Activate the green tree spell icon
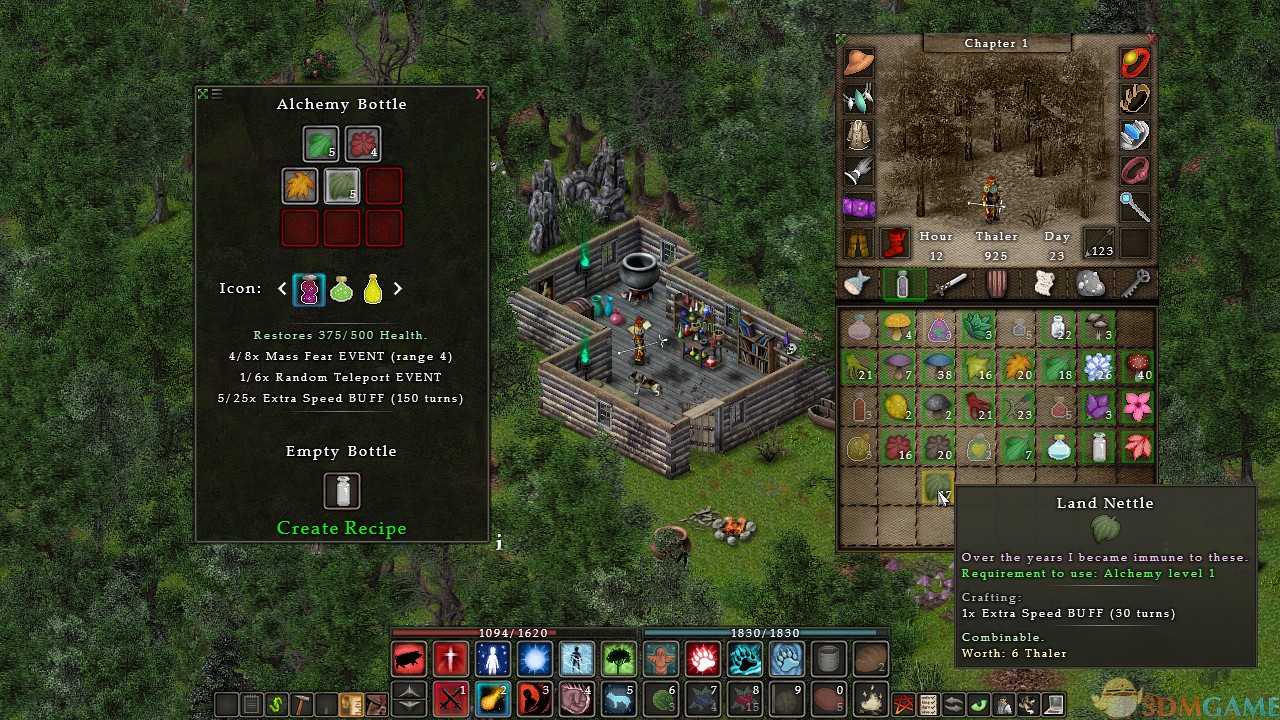 [618, 660]
